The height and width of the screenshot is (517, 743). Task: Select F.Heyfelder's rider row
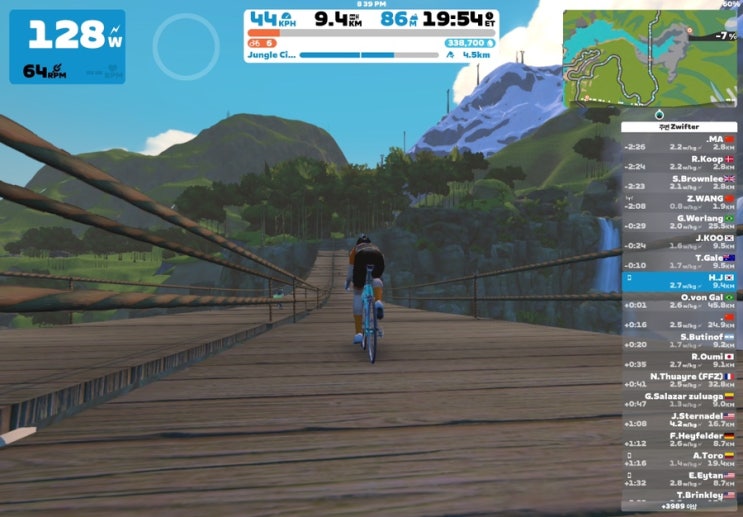(680, 439)
